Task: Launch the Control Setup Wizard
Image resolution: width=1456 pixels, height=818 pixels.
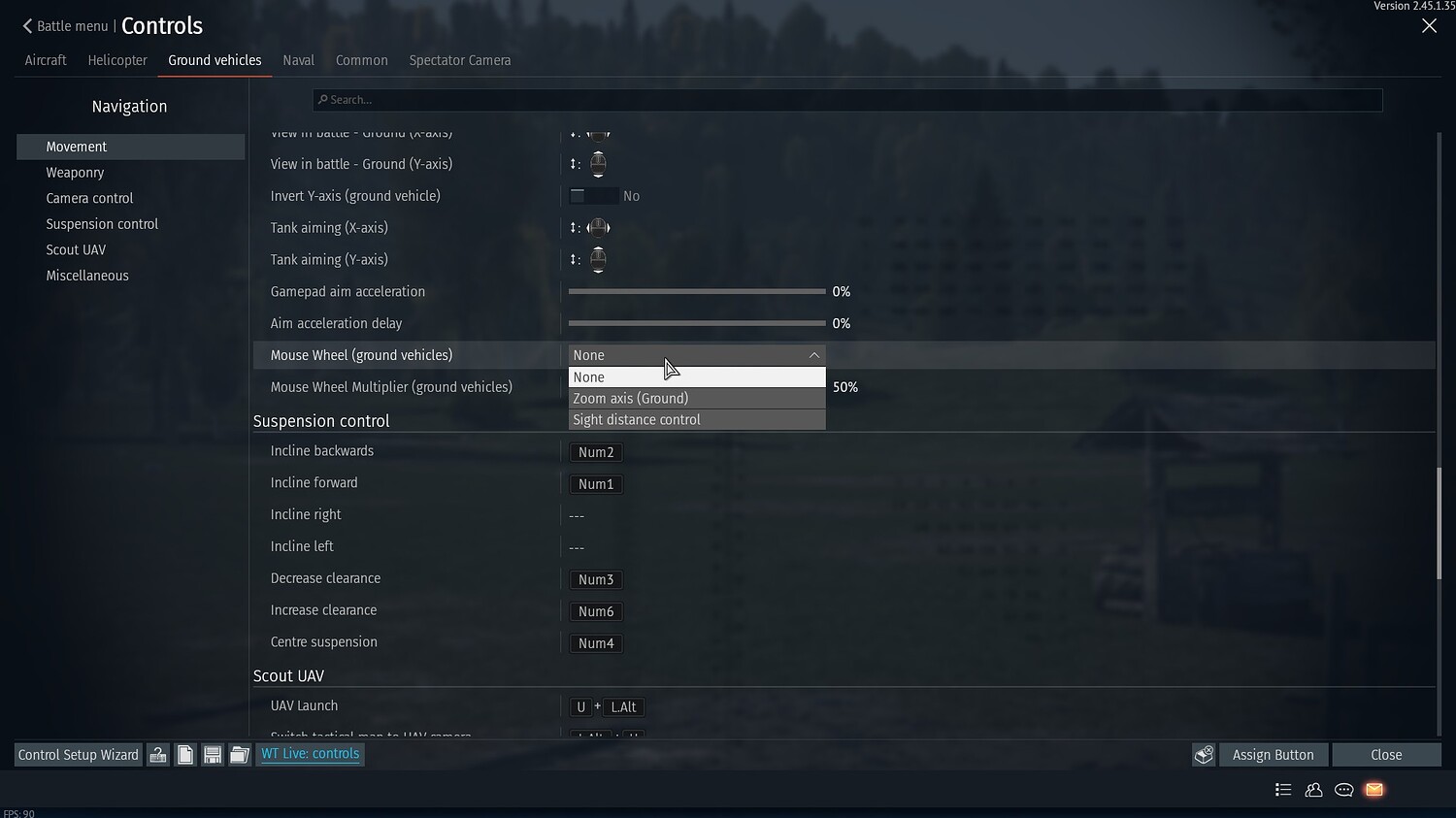Action: pyautogui.click(x=78, y=754)
